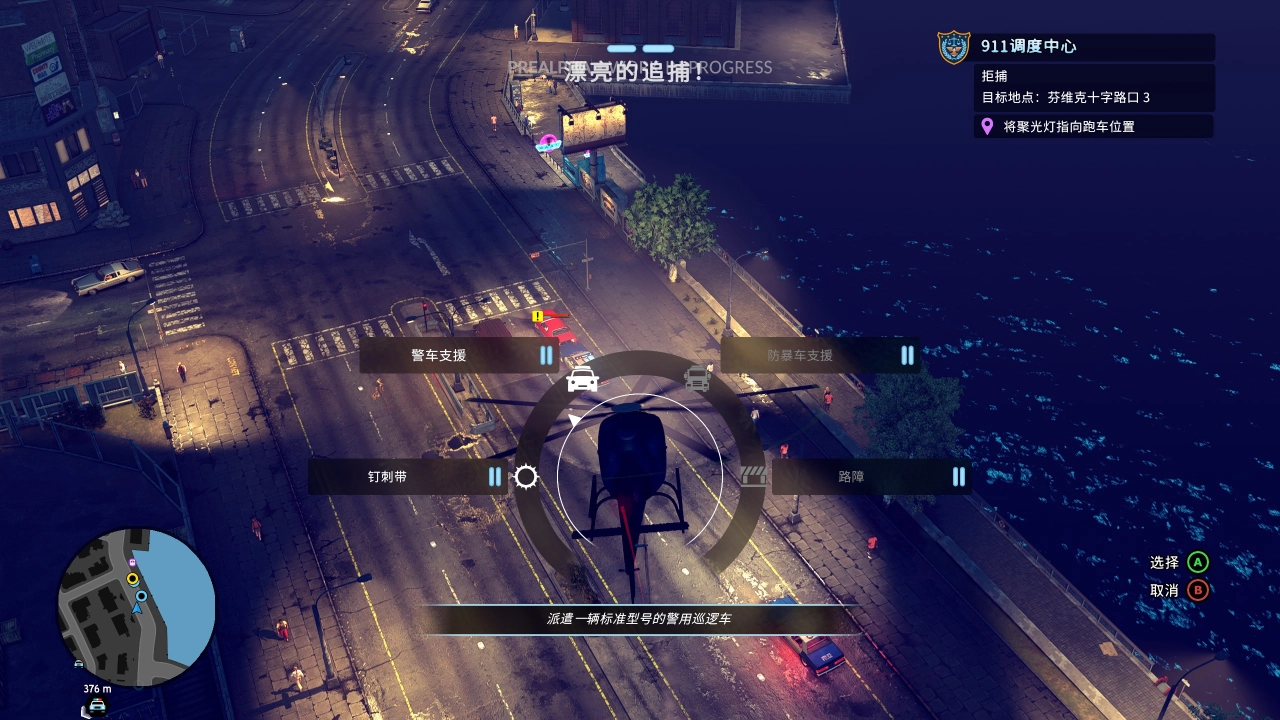Toggle the cooldown indicator on 防暴车支援
The image size is (1280, 720).
click(907, 356)
